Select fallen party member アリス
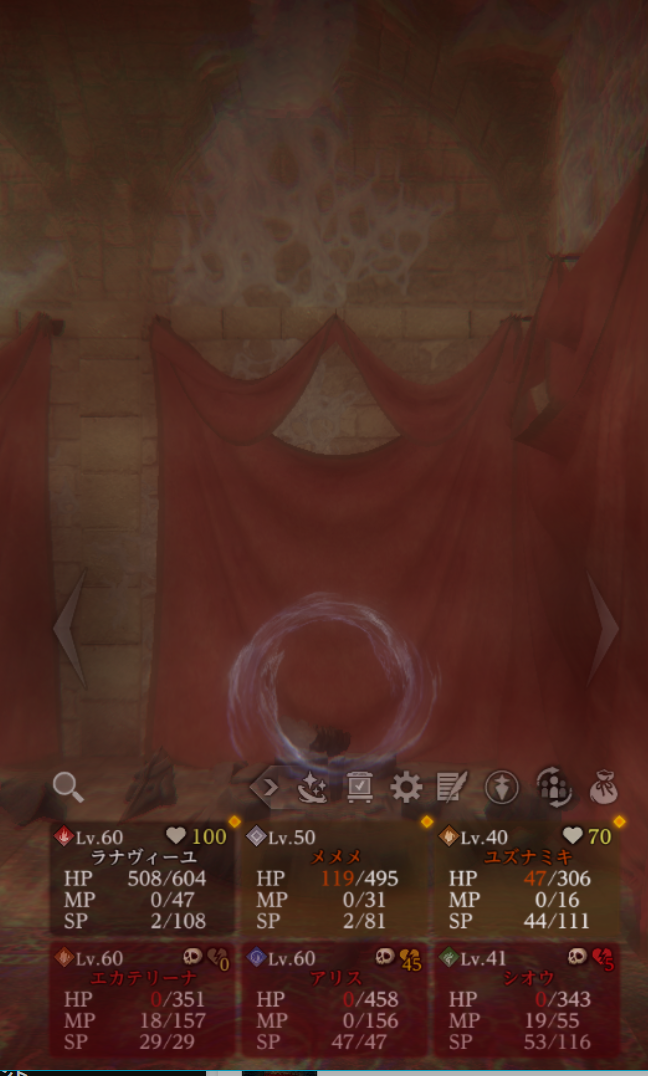The image size is (648, 1076). point(337,999)
